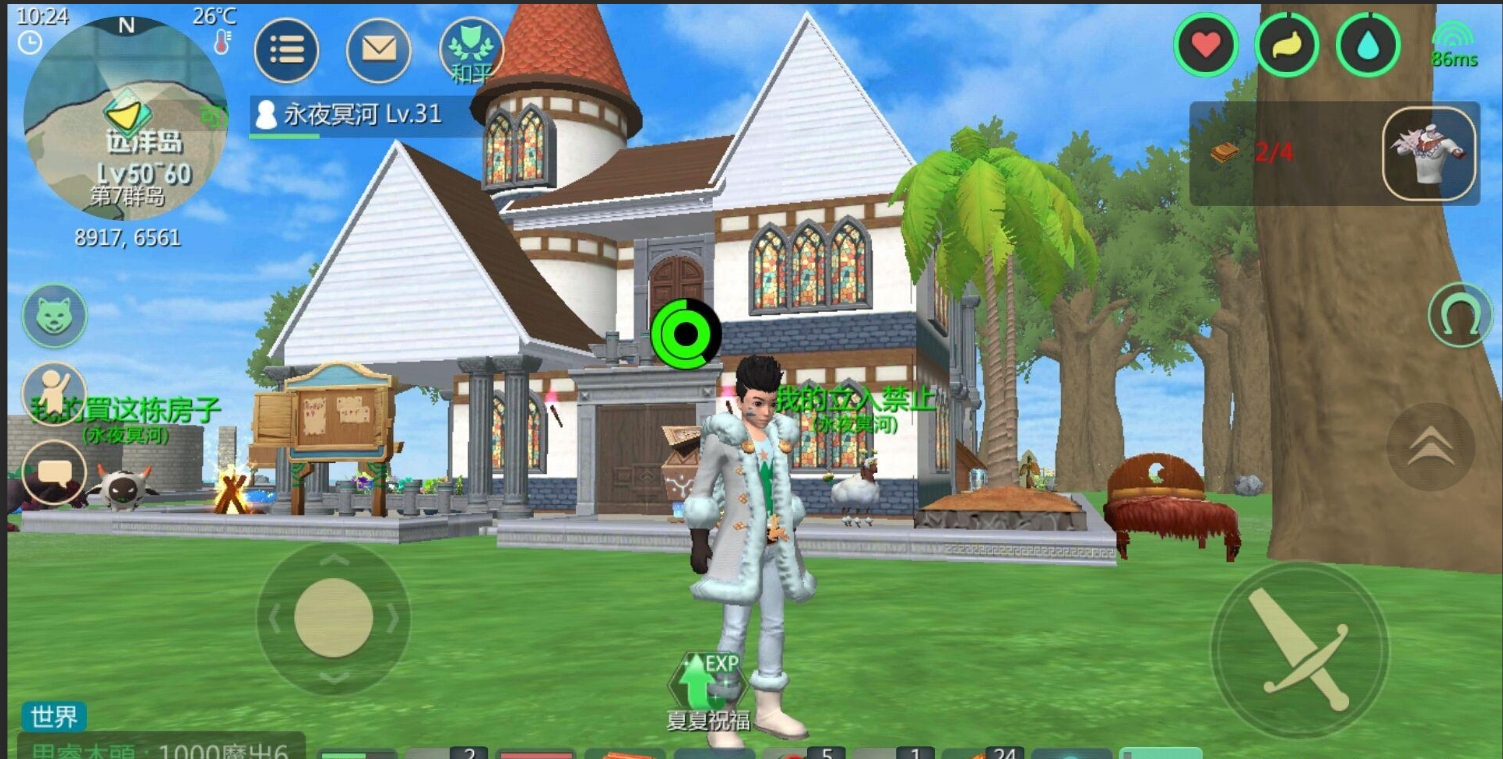Open the chat speech bubble button
The height and width of the screenshot is (759, 1503).
coord(55,472)
